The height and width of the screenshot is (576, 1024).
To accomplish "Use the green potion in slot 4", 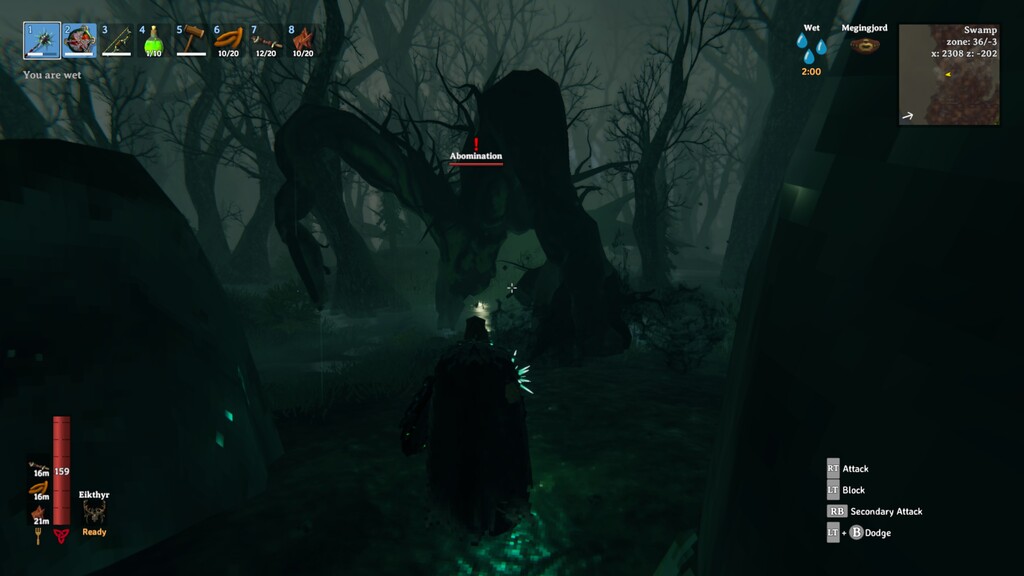I will [154, 41].
